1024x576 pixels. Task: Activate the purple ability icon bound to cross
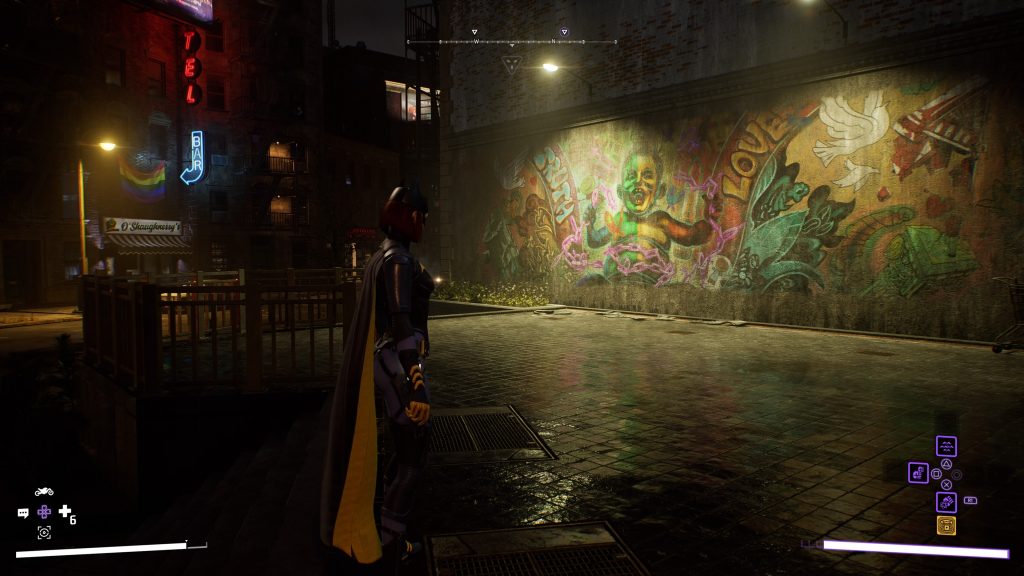coord(946,502)
